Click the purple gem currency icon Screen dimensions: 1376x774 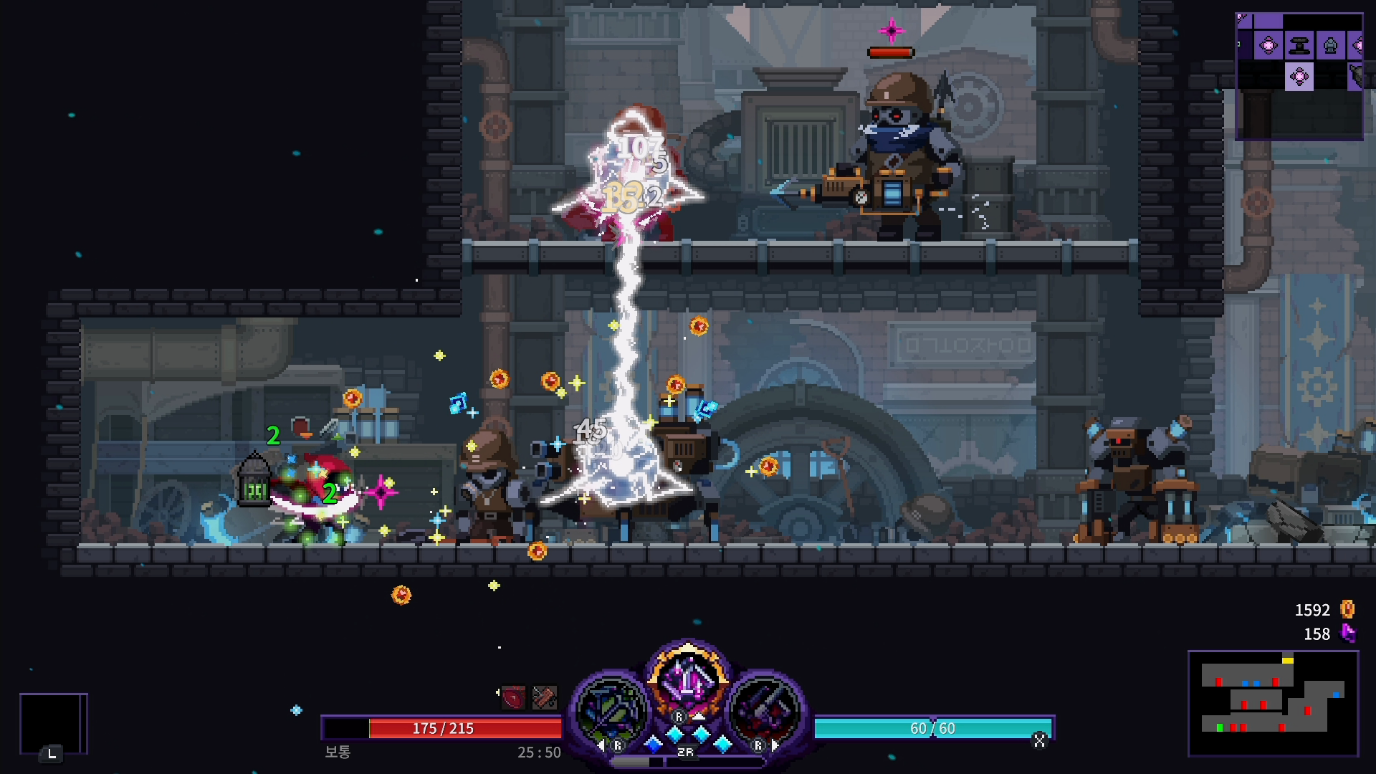[x=1347, y=633]
